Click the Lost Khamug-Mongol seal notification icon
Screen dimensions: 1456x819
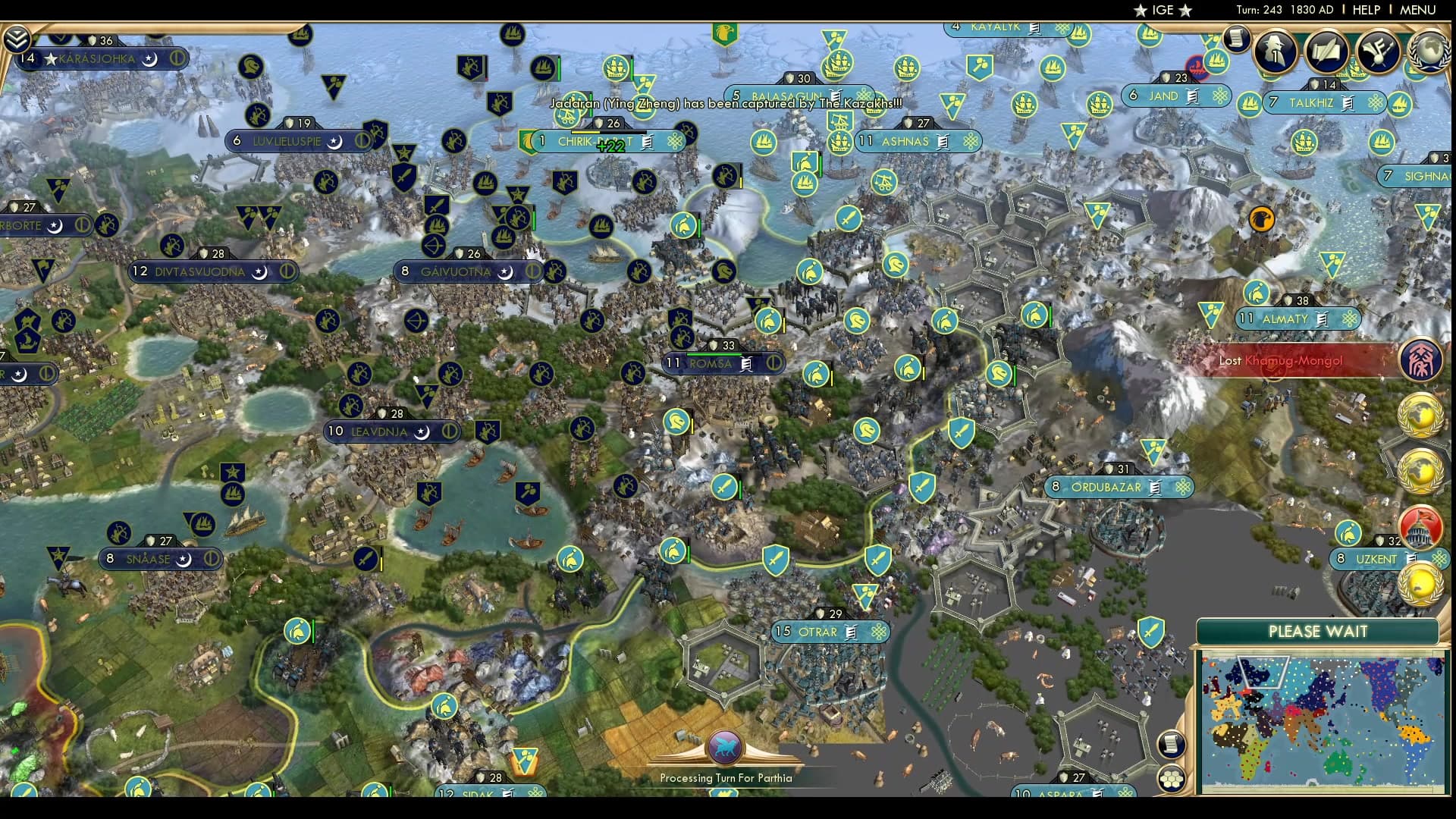tap(1423, 361)
